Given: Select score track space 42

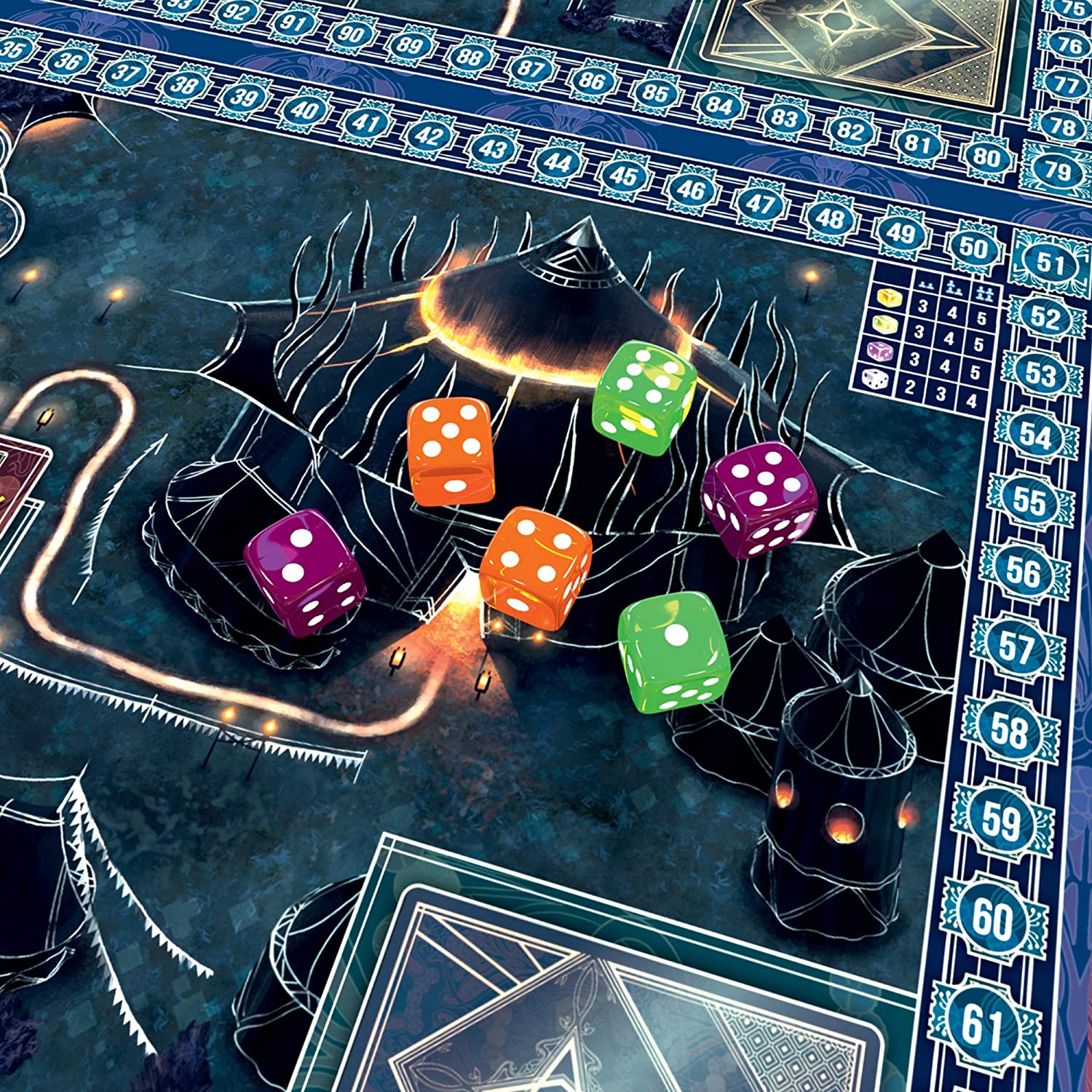Looking at the screenshot, I should tap(428, 135).
